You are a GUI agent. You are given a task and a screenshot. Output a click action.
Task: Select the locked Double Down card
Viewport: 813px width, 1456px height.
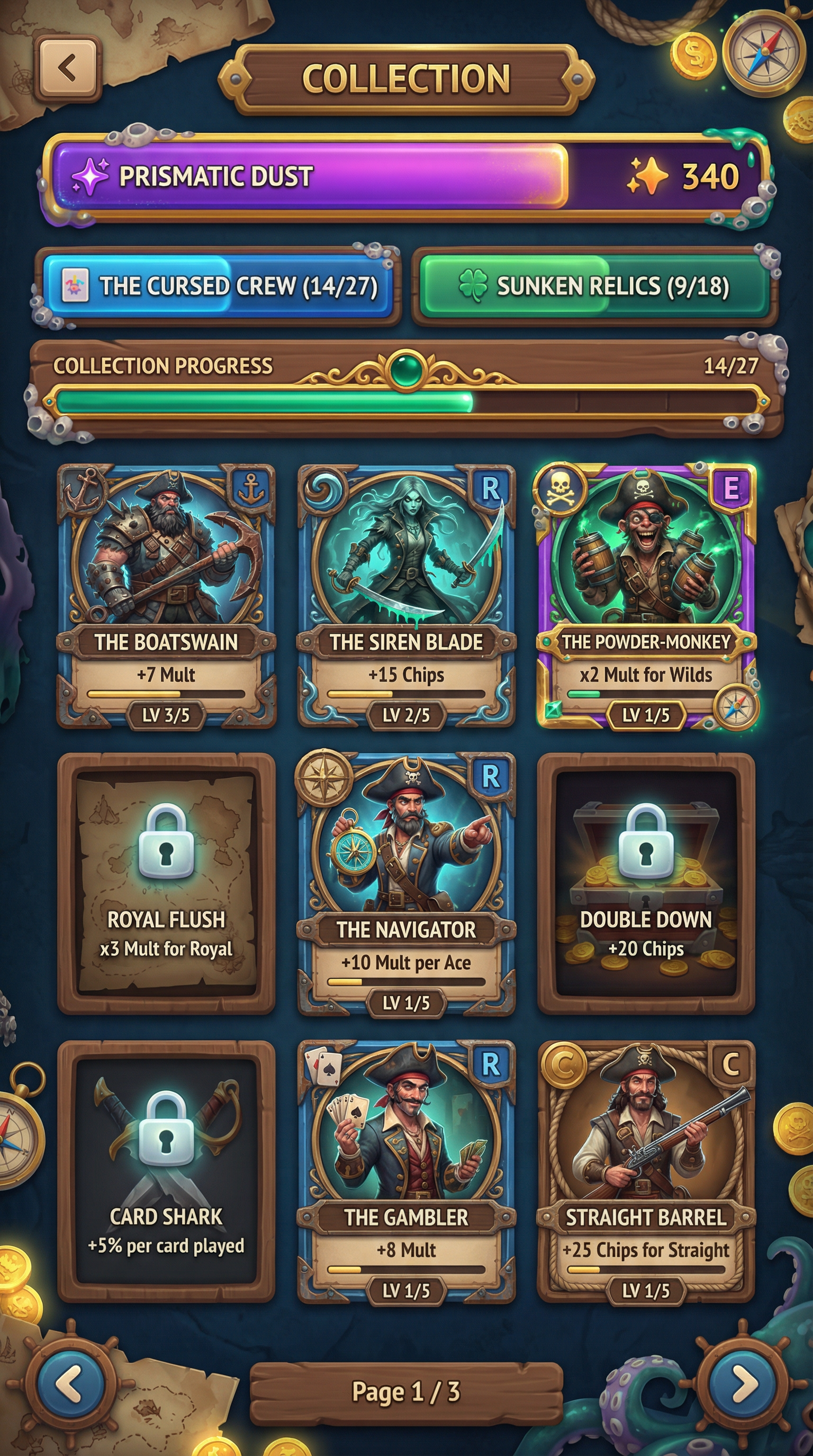[646, 882]
